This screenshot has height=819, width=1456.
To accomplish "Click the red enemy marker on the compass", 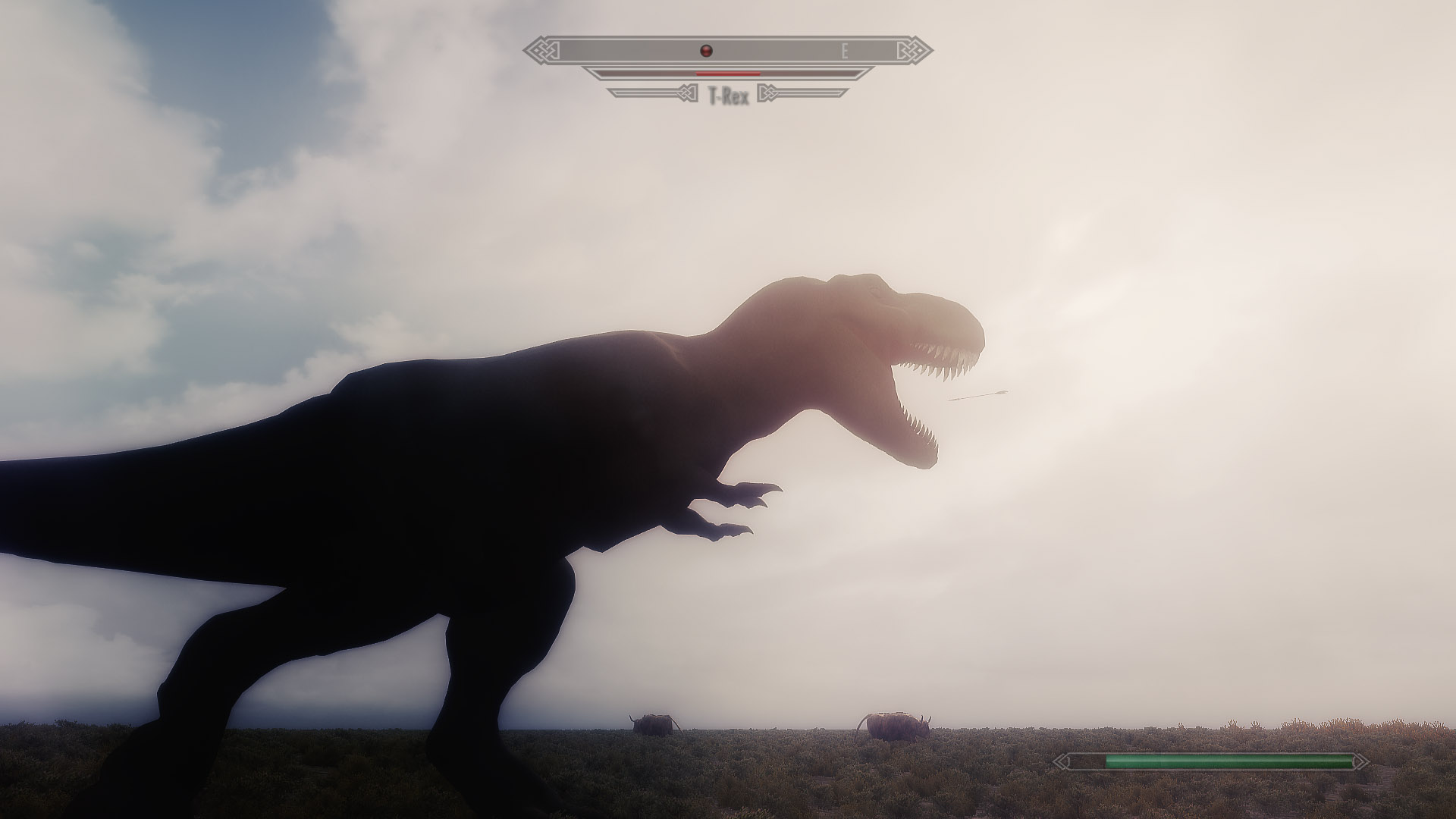I will coord(707,51).
